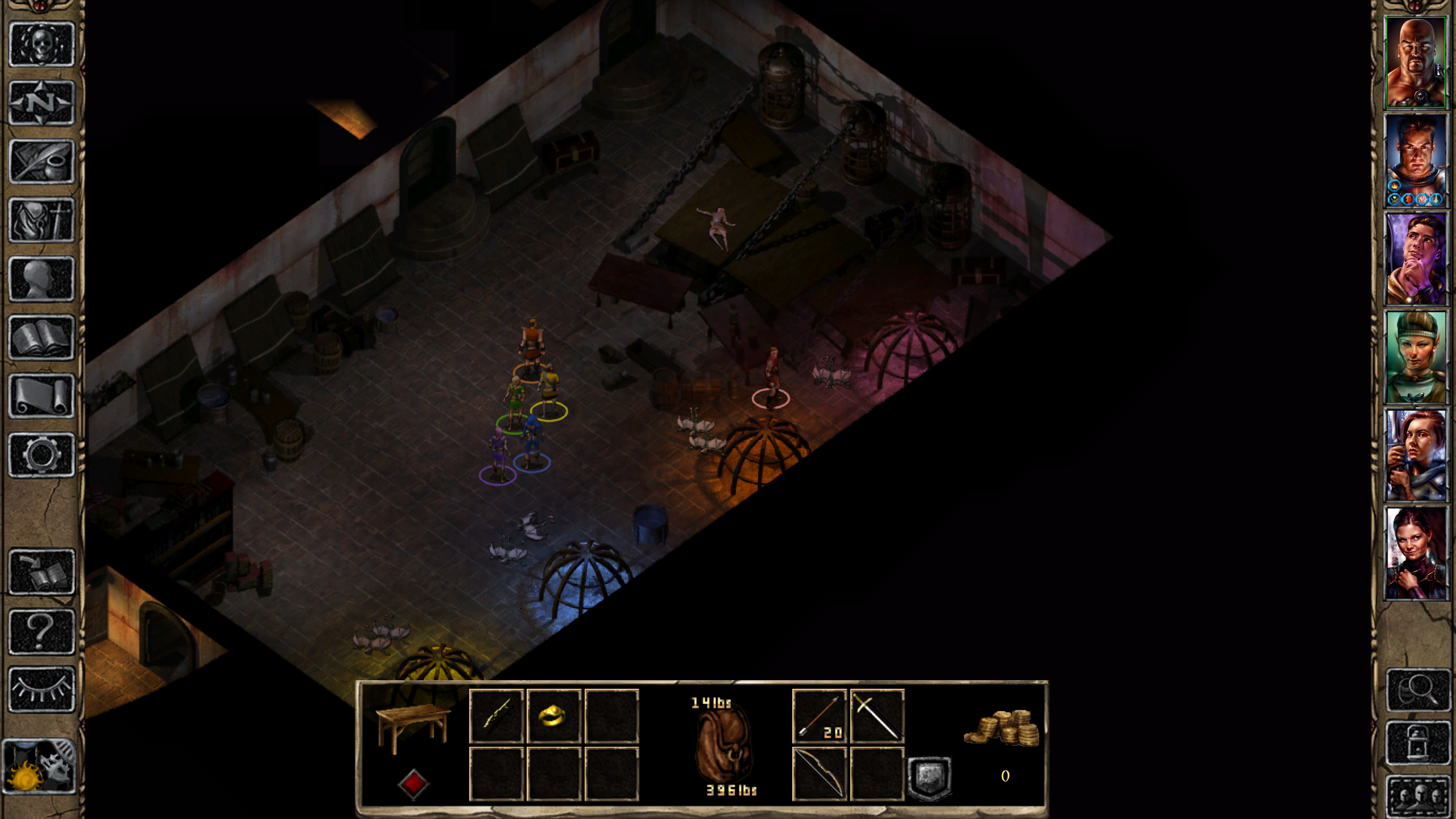The image size is (1456, 819).
Task: Toggle the question mark help button
Action: tap(42, 631)
